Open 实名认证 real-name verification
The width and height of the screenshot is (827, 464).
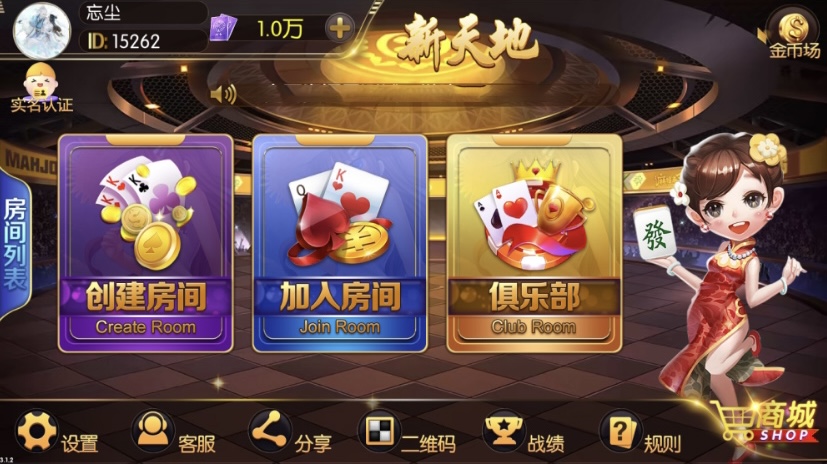point(41,87)
